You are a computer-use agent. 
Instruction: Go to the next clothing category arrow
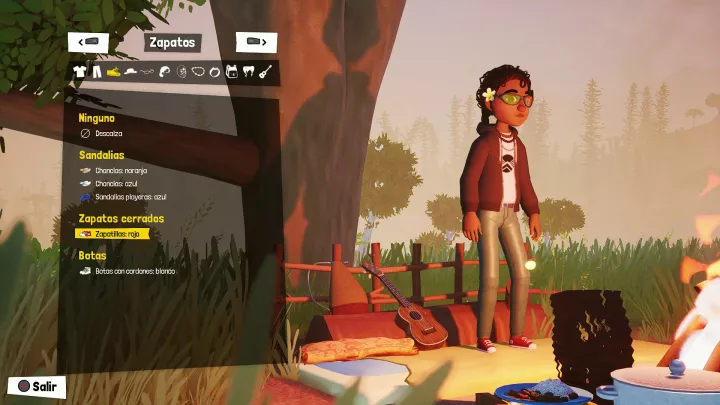pyautogui.click(x=256, y=42)
